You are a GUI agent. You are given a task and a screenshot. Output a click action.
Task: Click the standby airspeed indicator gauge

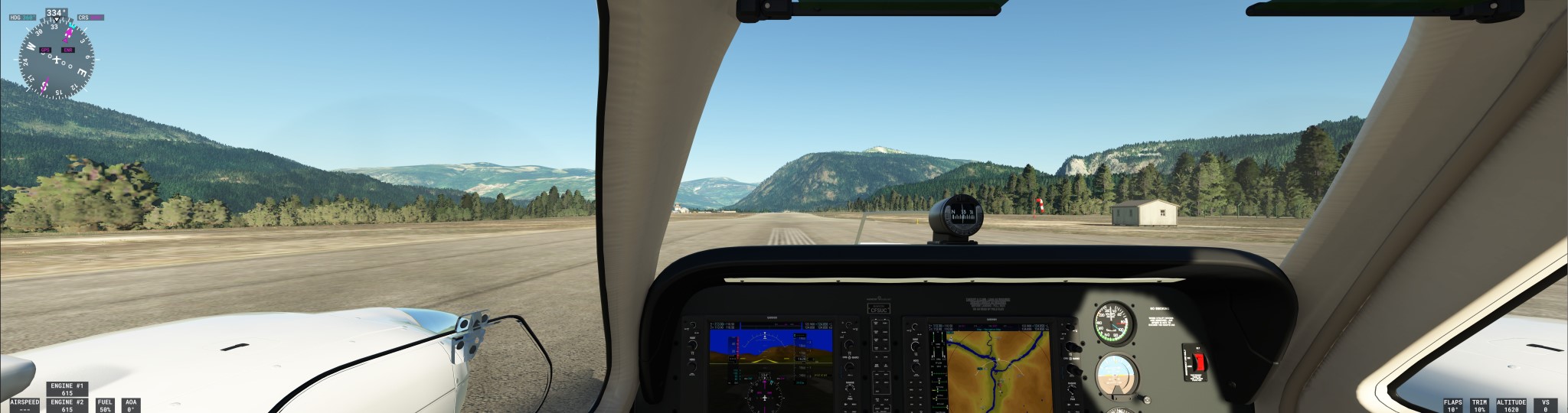coord(1114,322)
